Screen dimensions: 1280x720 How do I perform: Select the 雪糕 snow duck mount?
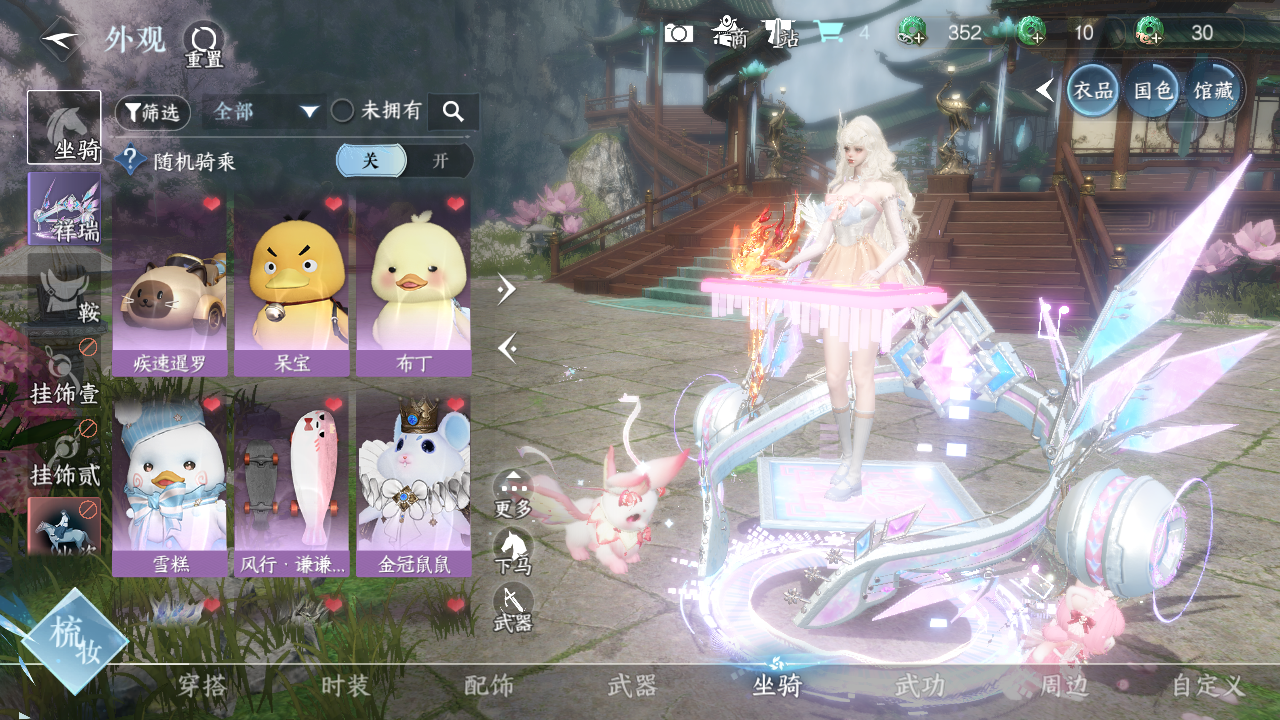pos(170,485)
